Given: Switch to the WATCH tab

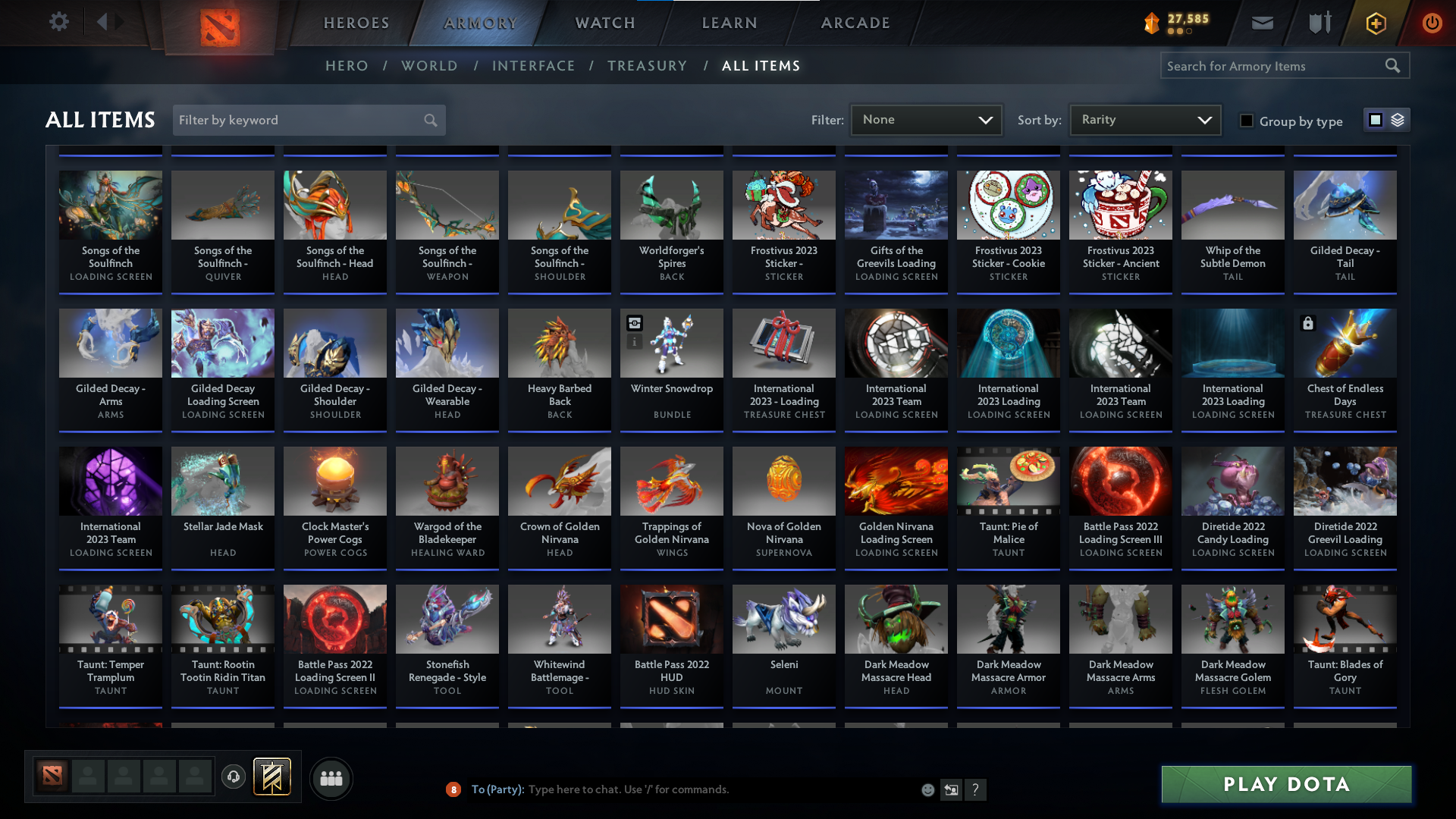Looking at the screenshot, I should [604, 23].
